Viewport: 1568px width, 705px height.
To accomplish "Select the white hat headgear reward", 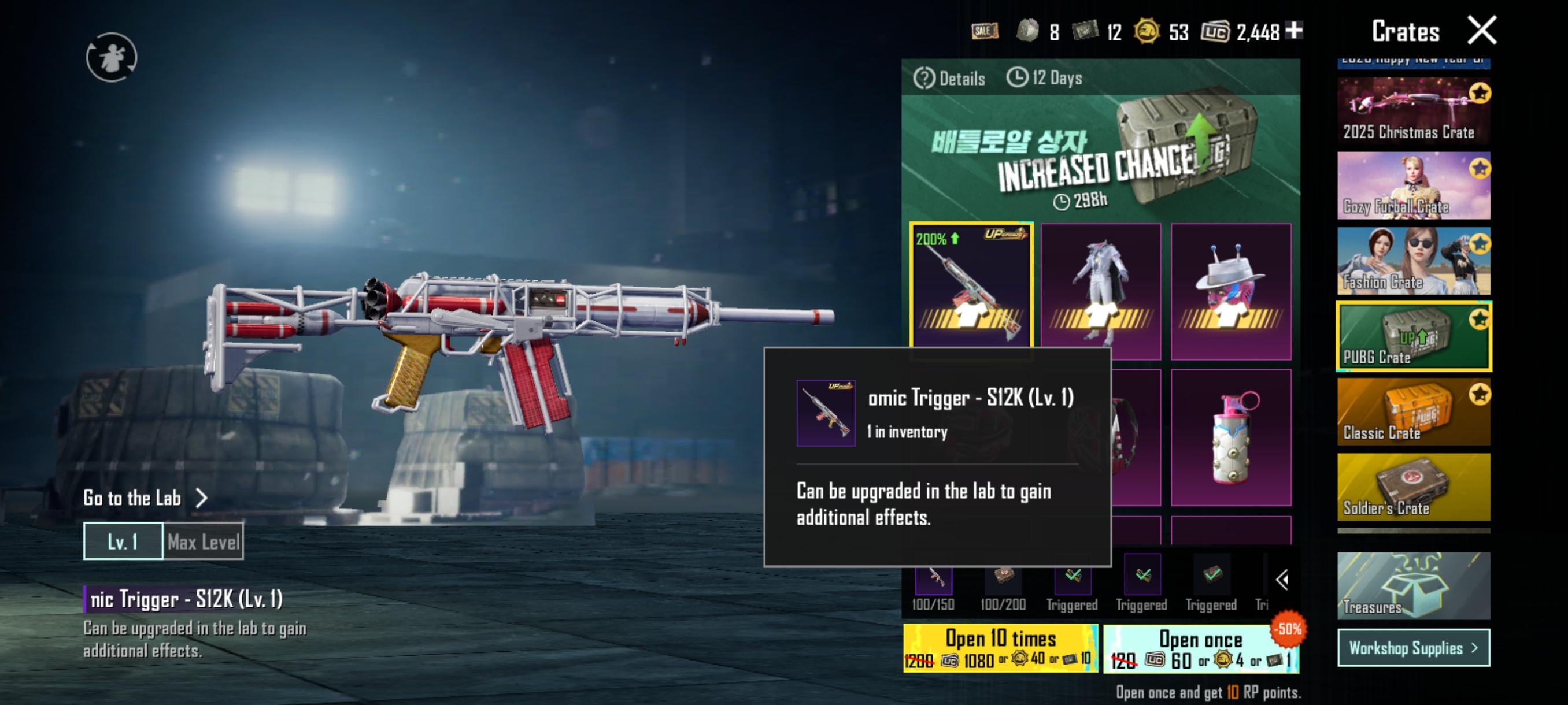I will coord(1231,291).
